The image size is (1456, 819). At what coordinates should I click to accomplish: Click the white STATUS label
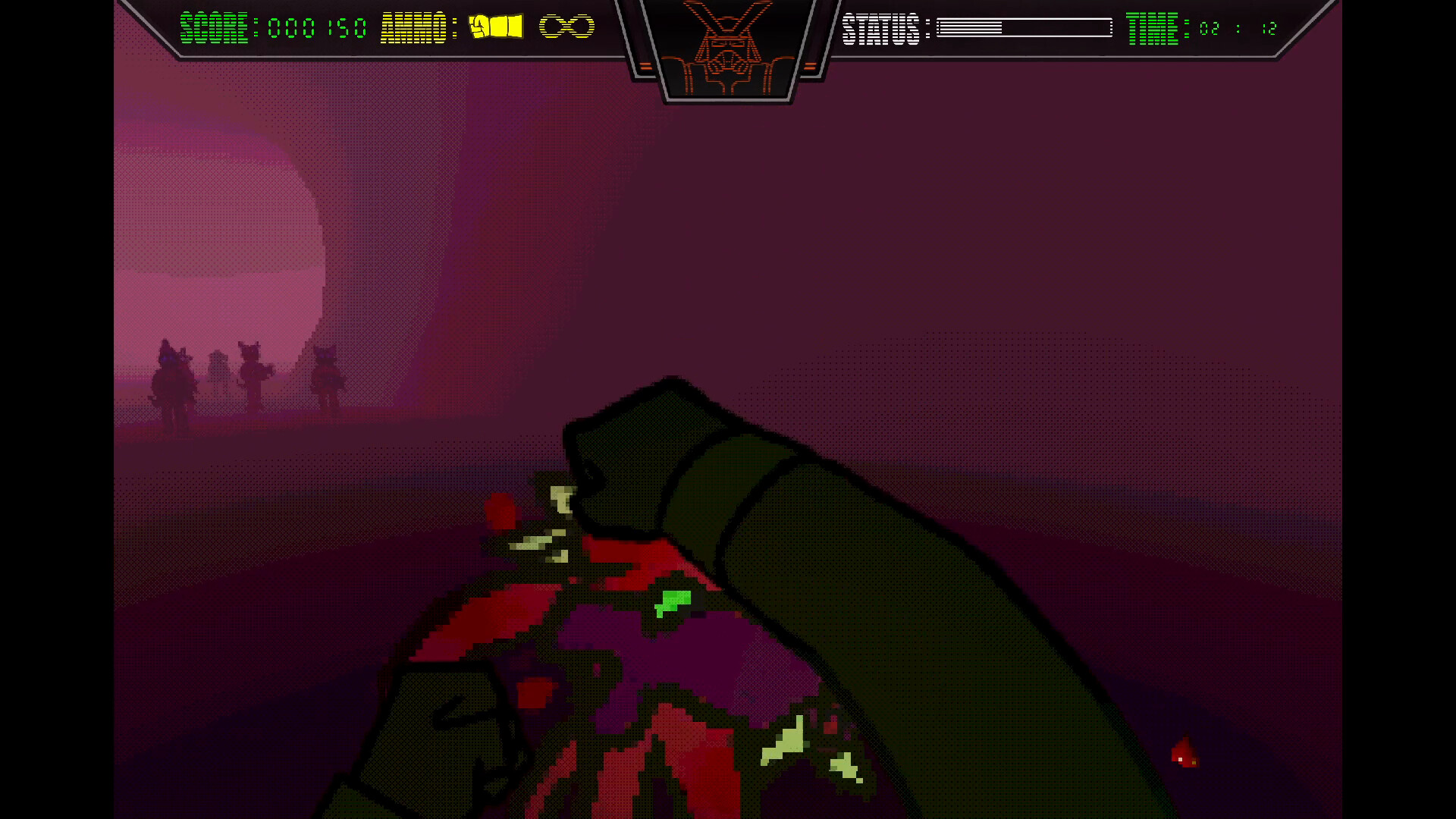pos(880,27)
